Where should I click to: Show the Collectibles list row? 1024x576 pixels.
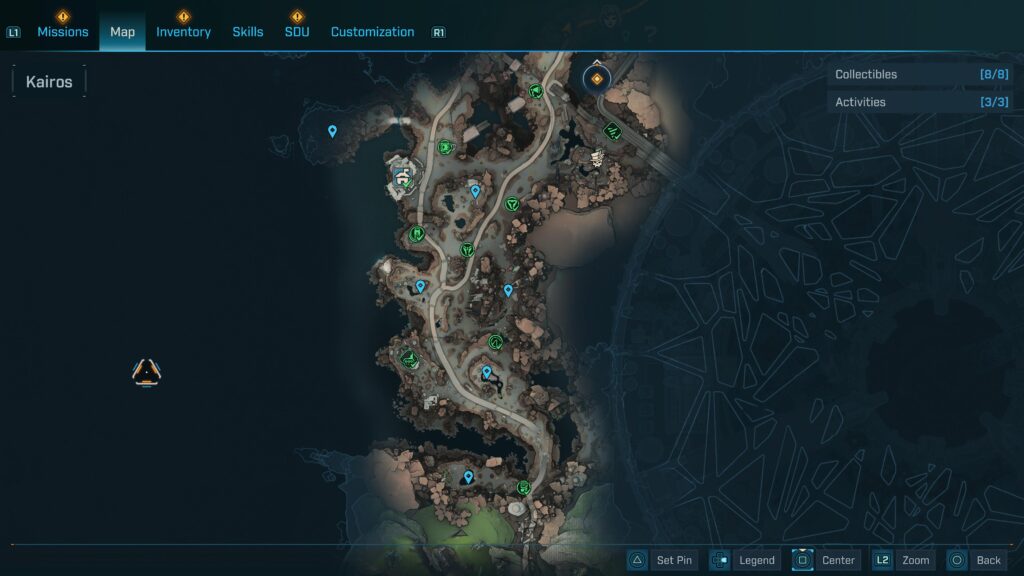[x=920, y=75]
